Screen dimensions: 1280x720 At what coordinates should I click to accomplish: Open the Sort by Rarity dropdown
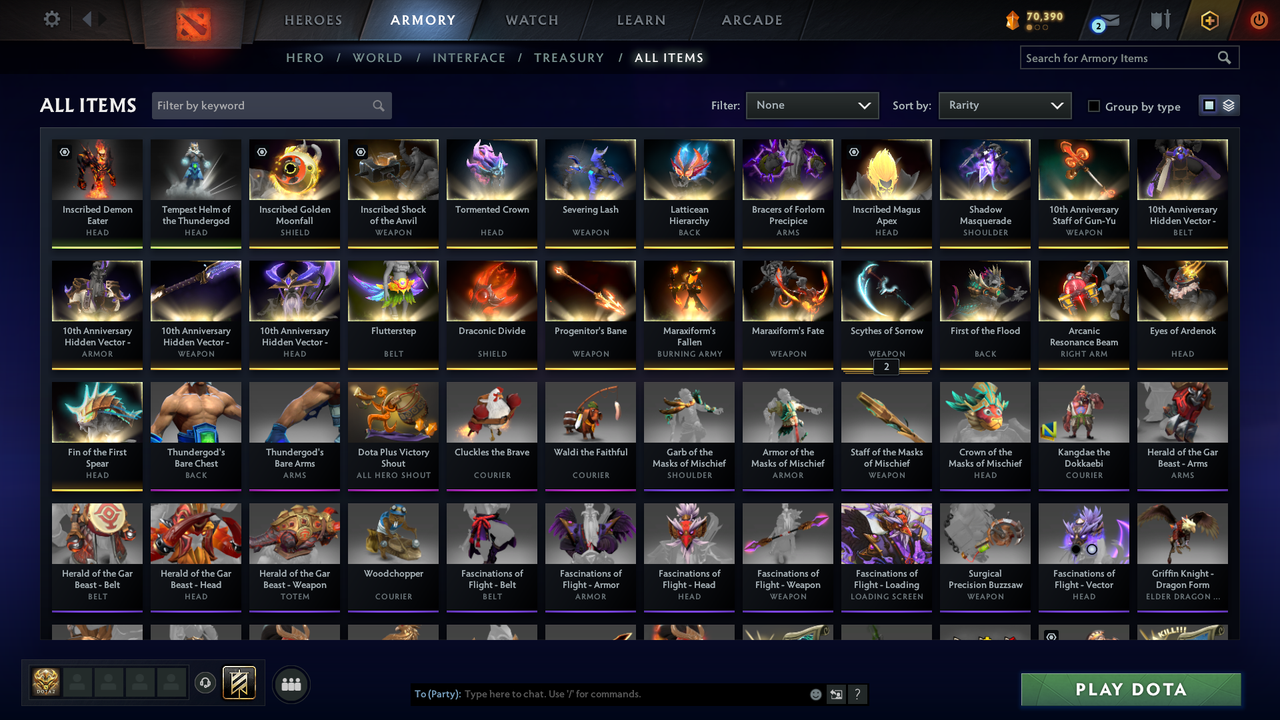[1004, 104]
